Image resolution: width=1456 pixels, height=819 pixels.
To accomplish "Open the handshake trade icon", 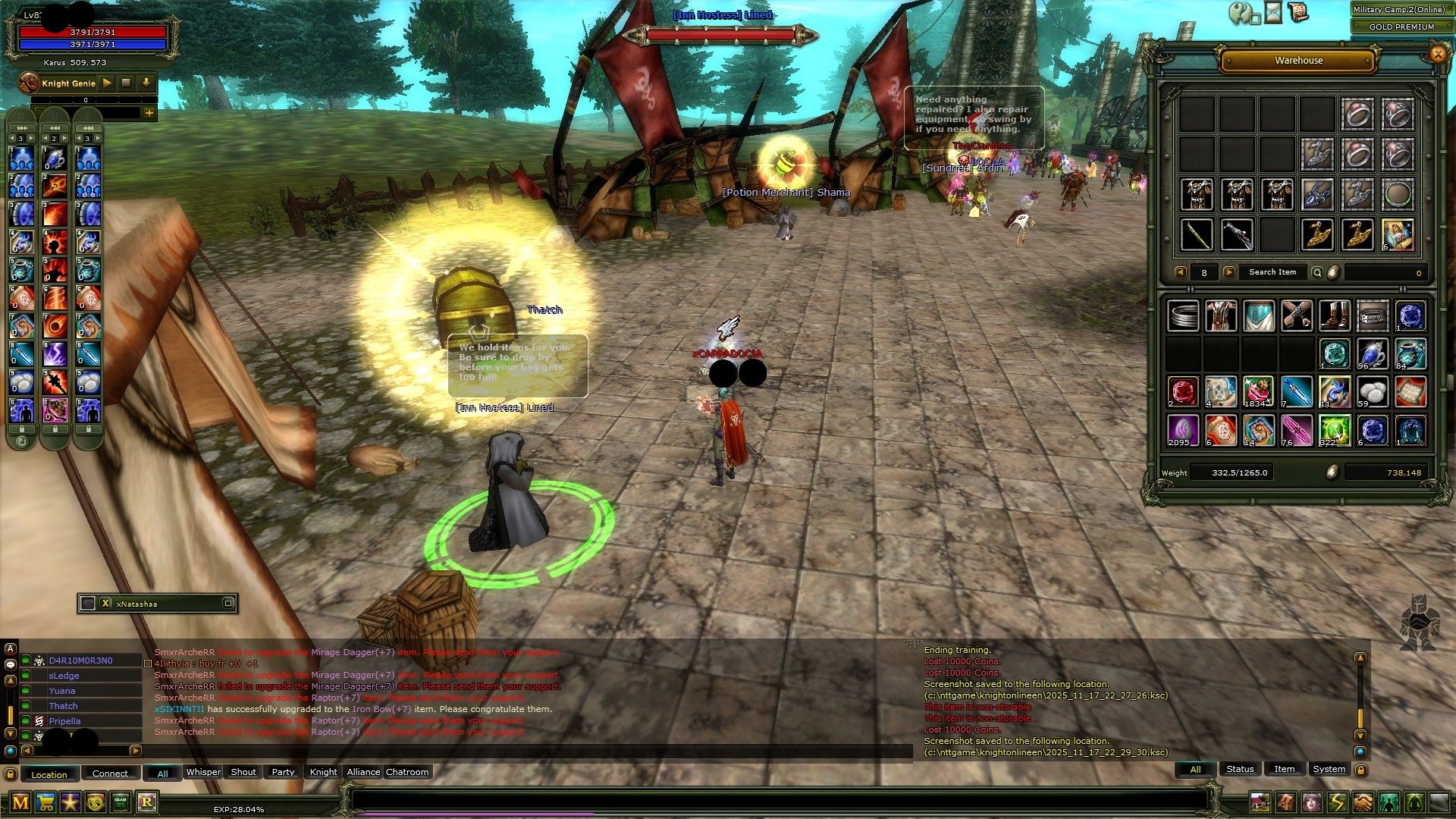I will coord(1363,802).
